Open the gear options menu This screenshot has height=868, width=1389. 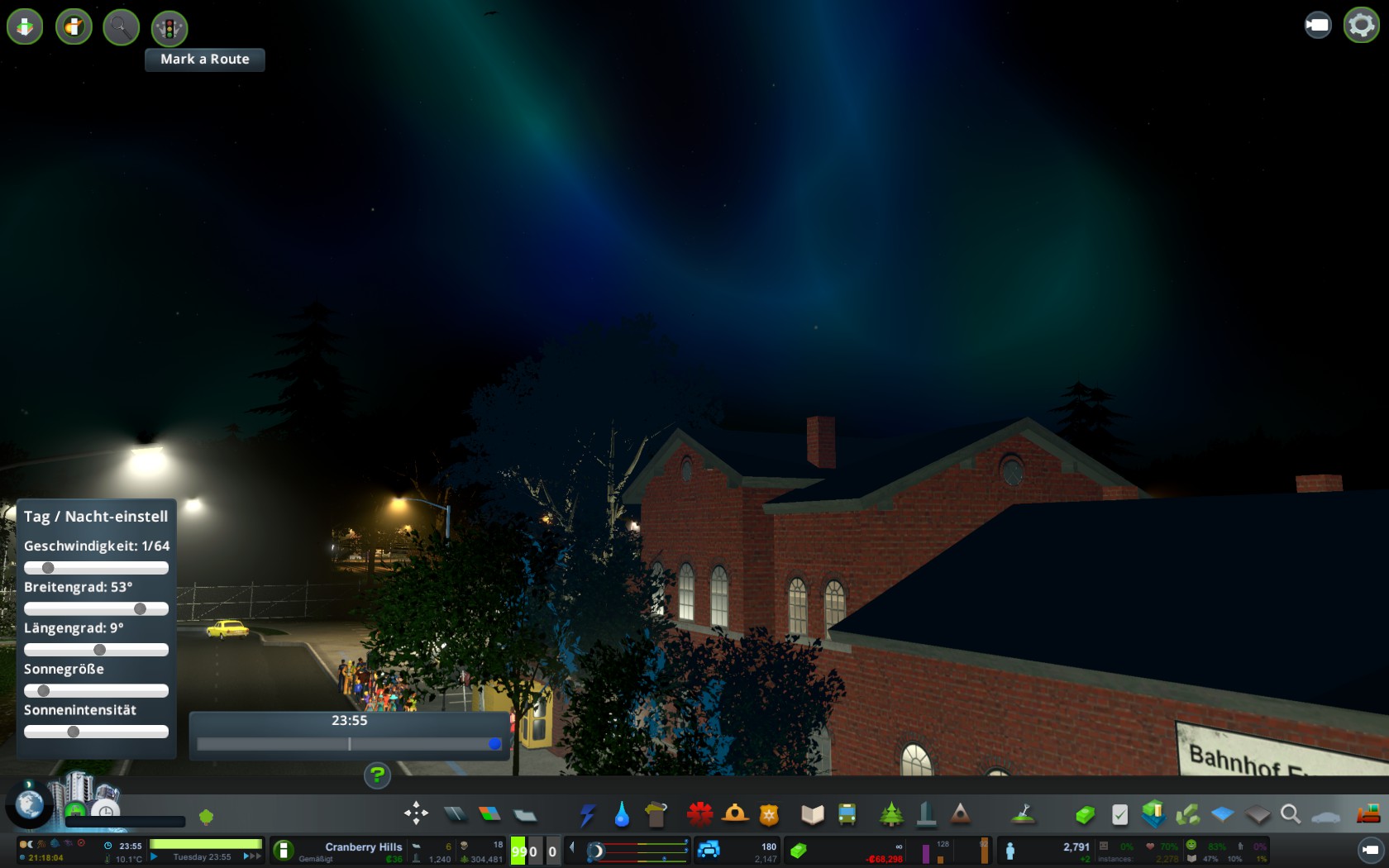coord(1361,25)
